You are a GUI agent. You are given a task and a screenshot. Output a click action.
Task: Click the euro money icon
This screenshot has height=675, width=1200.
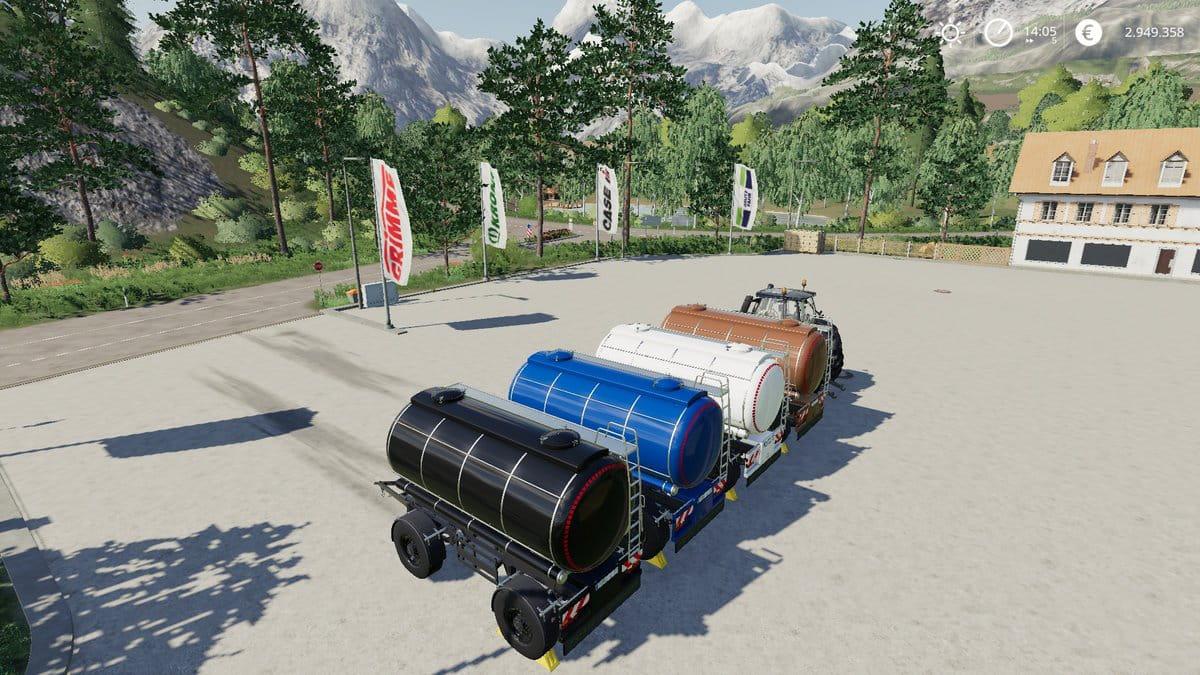click(x=1088, y=33)
